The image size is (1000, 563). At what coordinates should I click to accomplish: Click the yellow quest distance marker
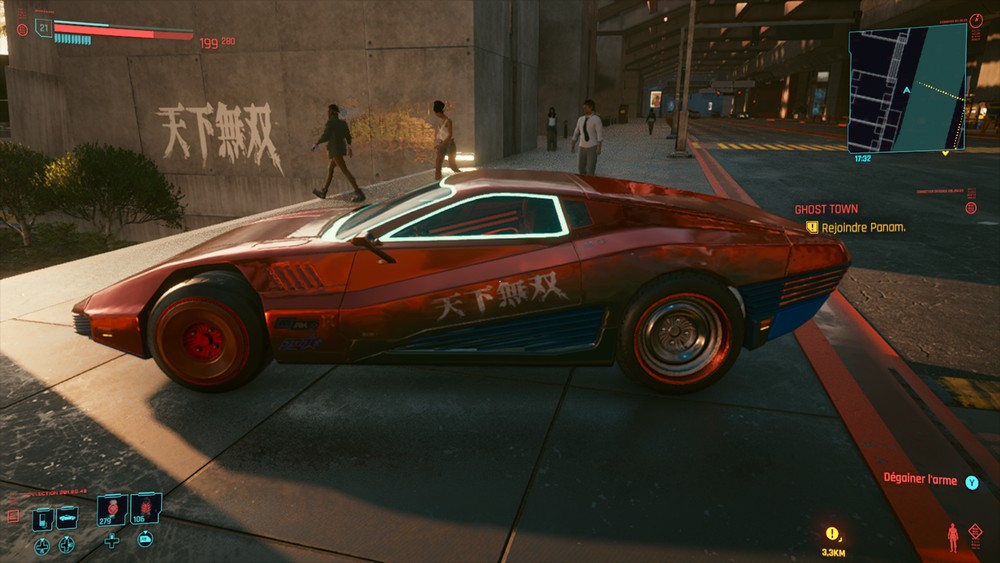832,535
